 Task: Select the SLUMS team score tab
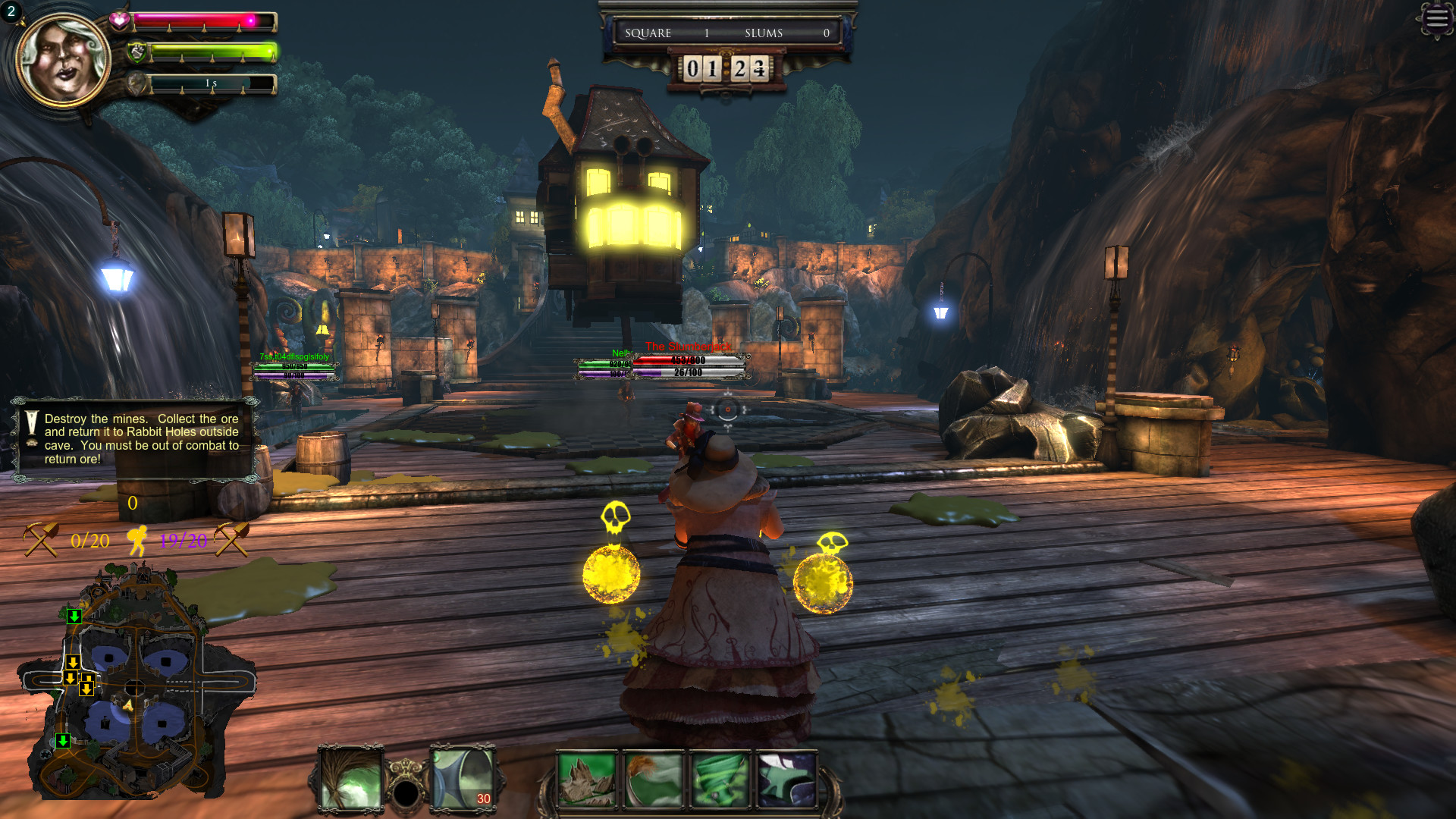[x=762, y=33]
